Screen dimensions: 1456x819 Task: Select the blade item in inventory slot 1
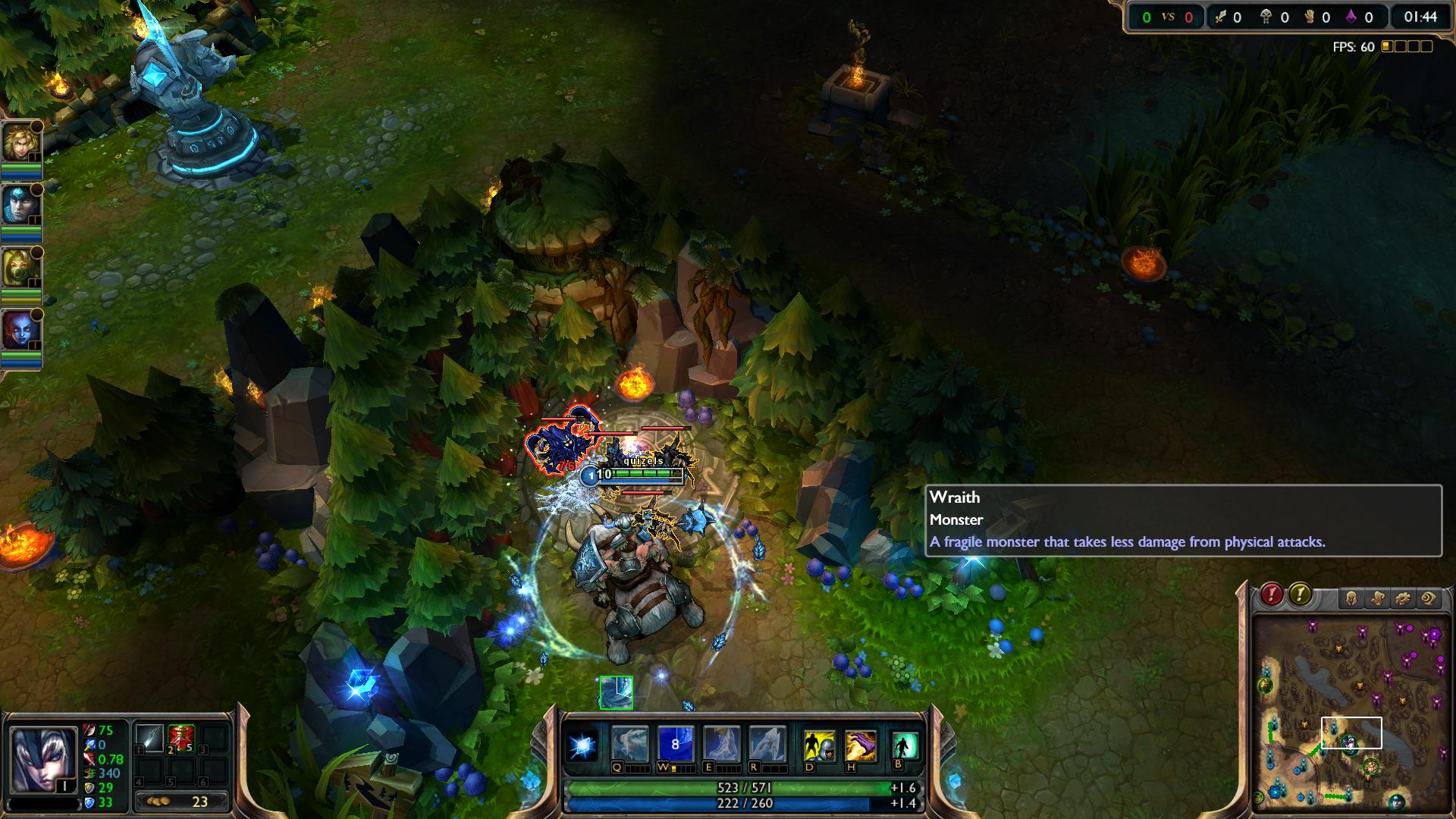pyautogui.click(x=151, y=738)
